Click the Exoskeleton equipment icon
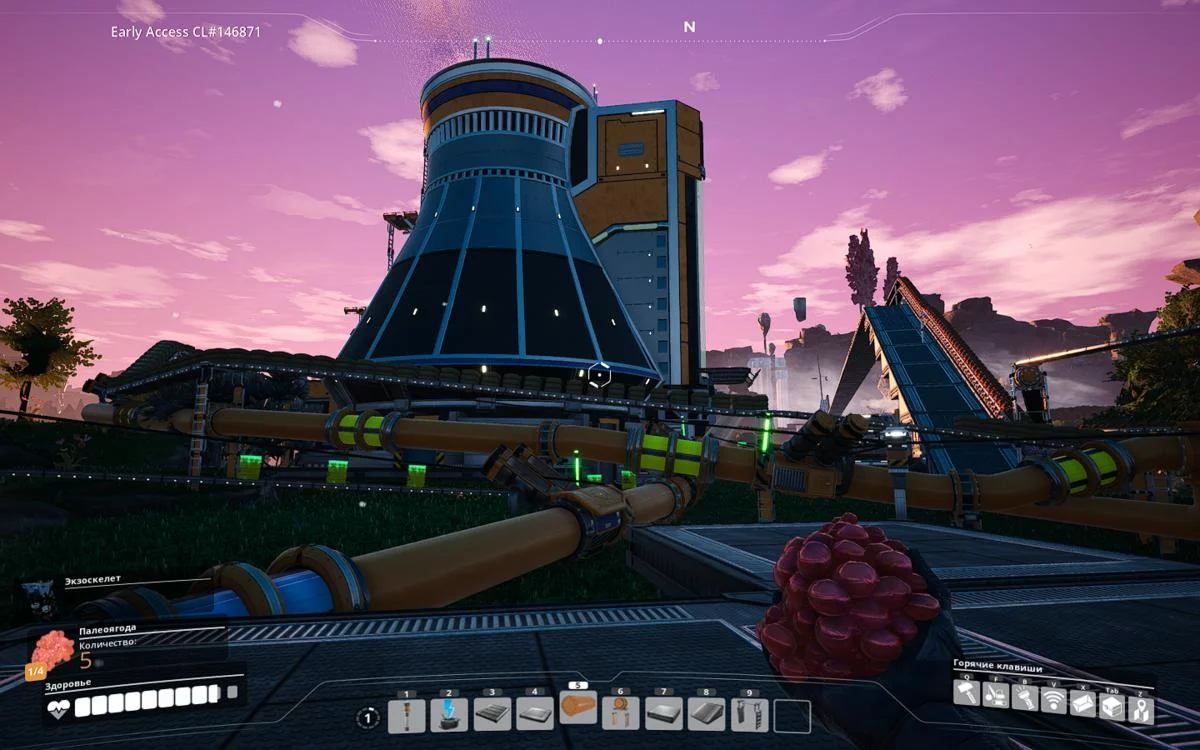 tap(40, 595)
